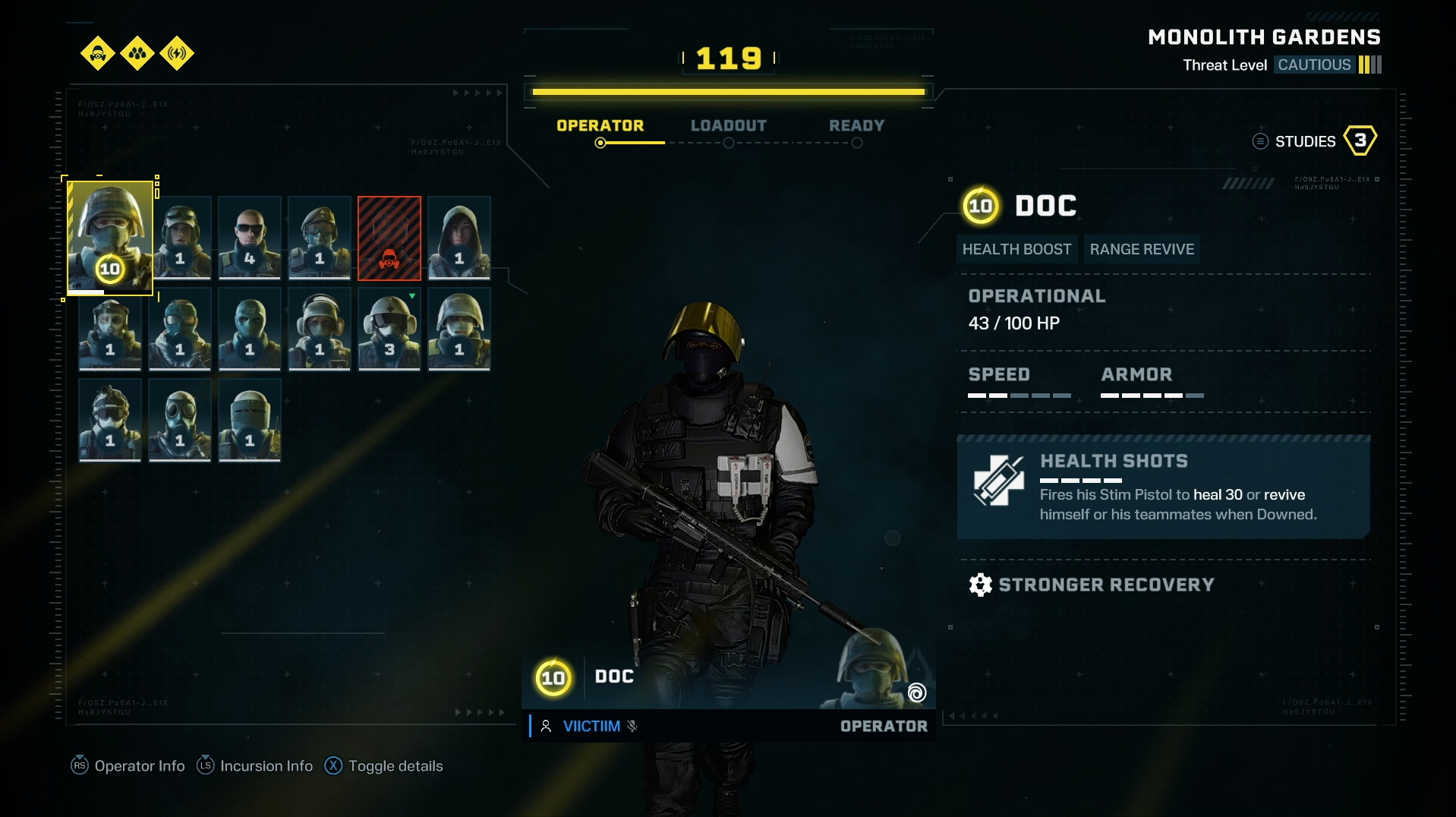
Task: Open the Operator step tab
Action: click(600, 126)
